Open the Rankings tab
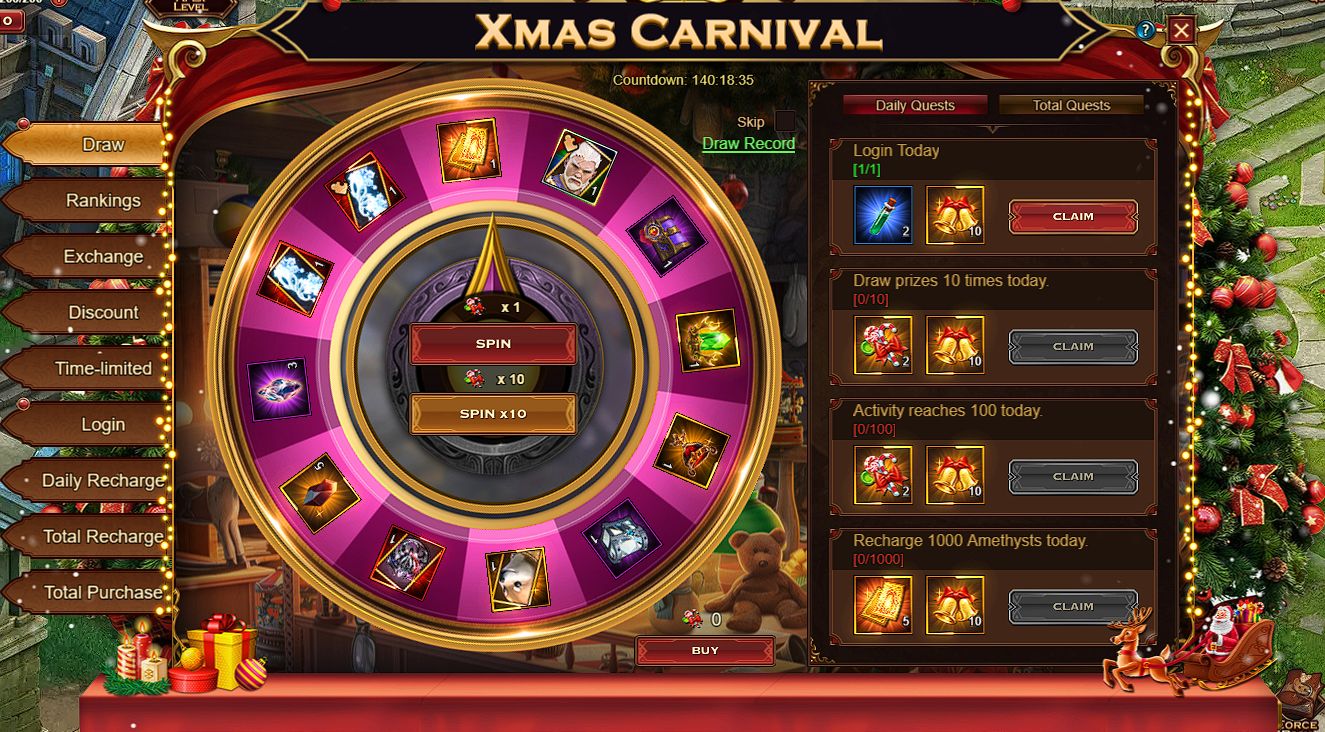This screenshot has width=1325, height=732. point(103,201)
